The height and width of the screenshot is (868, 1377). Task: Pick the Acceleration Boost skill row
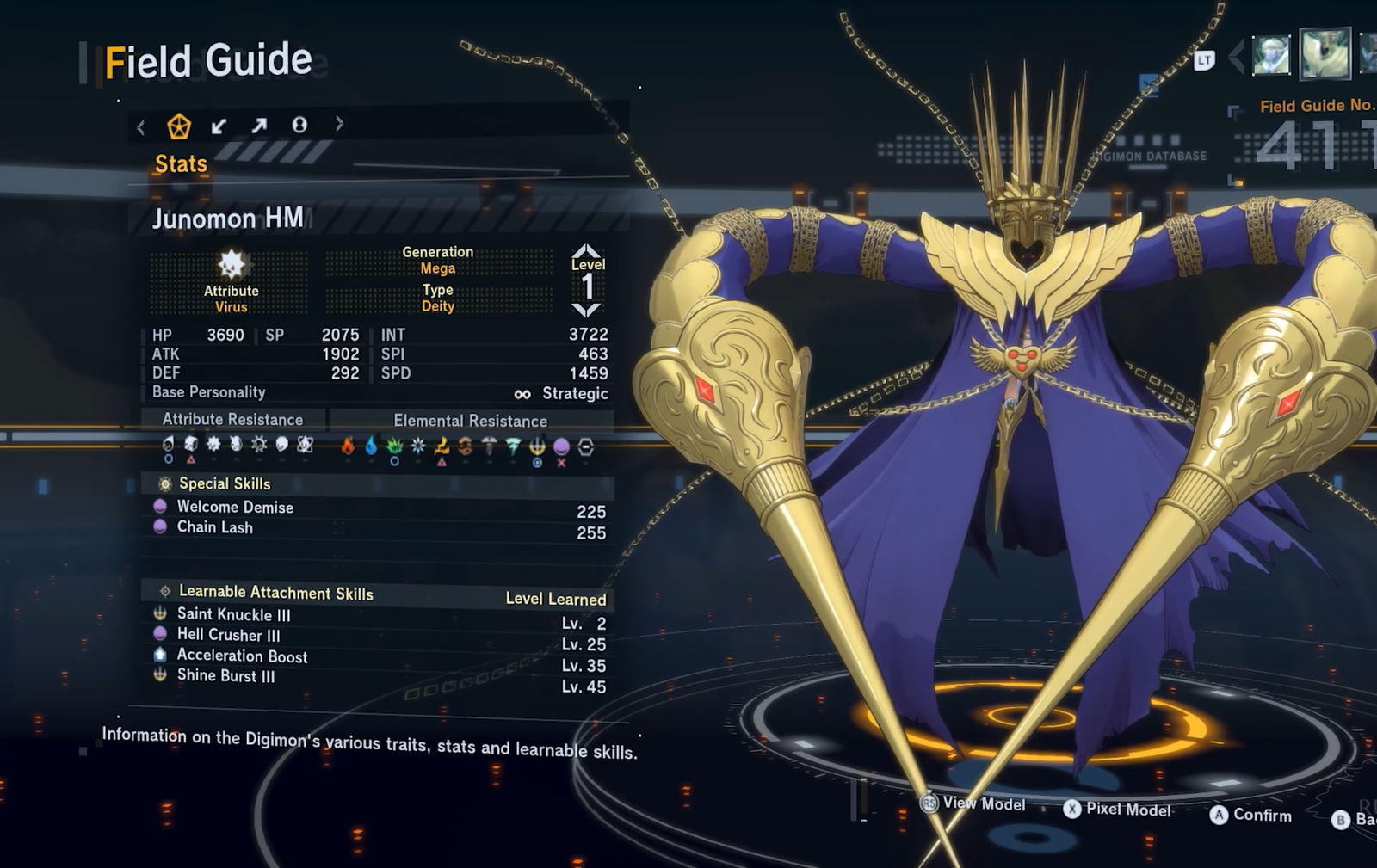242,656
